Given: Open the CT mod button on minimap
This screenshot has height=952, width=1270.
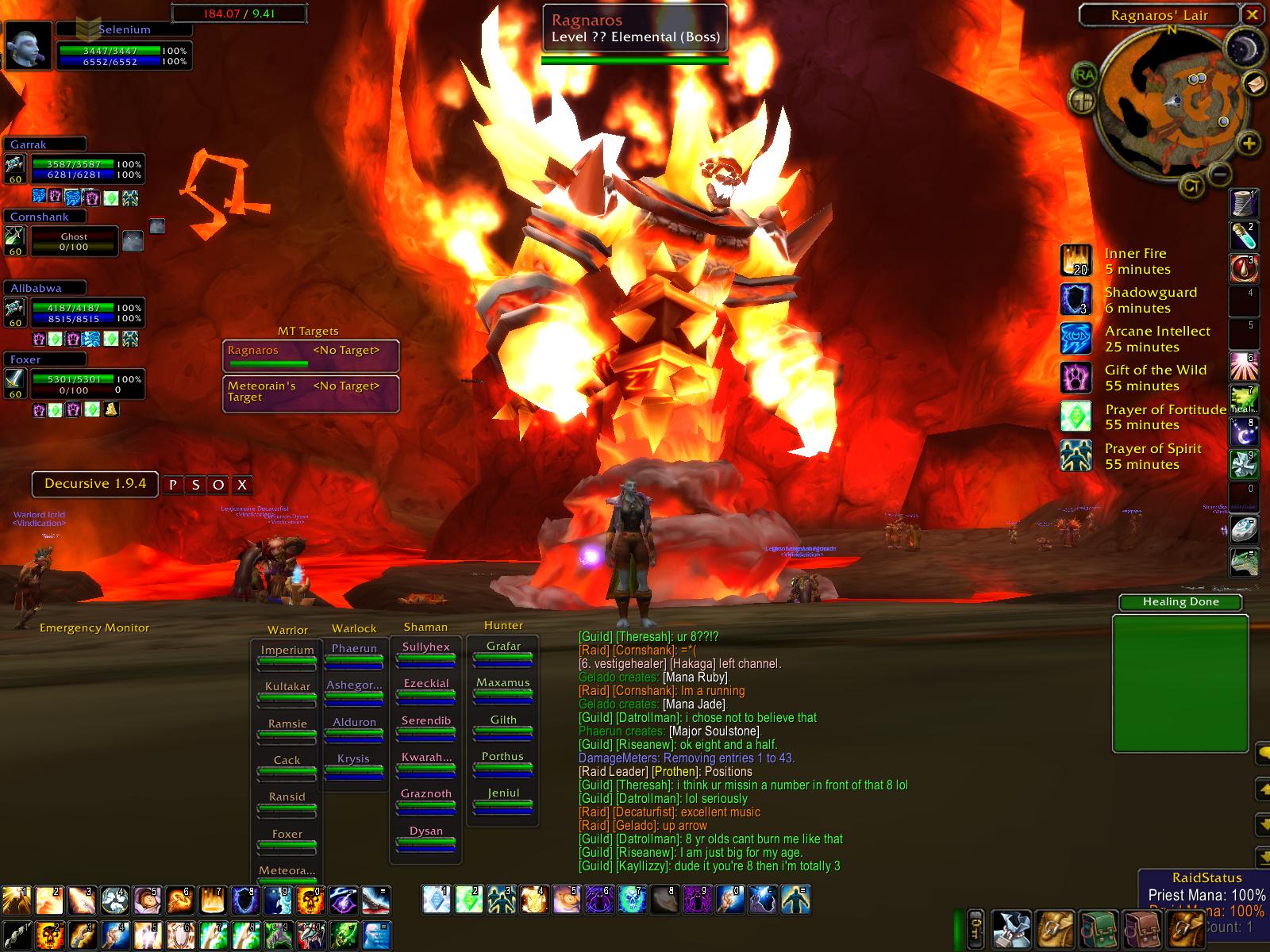Looking at the screenshot, I should tap(1191, 186).
